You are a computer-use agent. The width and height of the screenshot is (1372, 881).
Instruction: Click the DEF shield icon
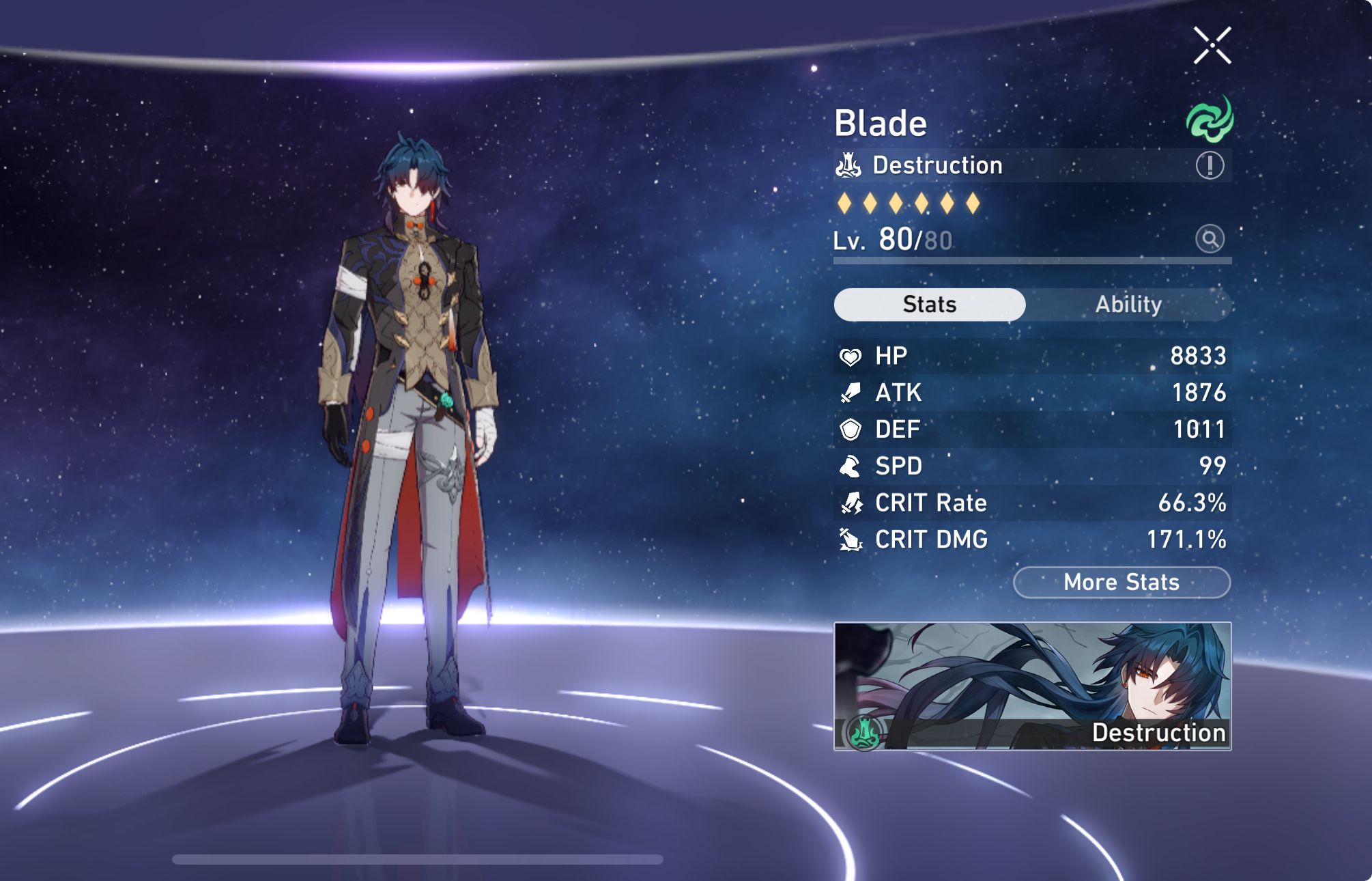851,430
